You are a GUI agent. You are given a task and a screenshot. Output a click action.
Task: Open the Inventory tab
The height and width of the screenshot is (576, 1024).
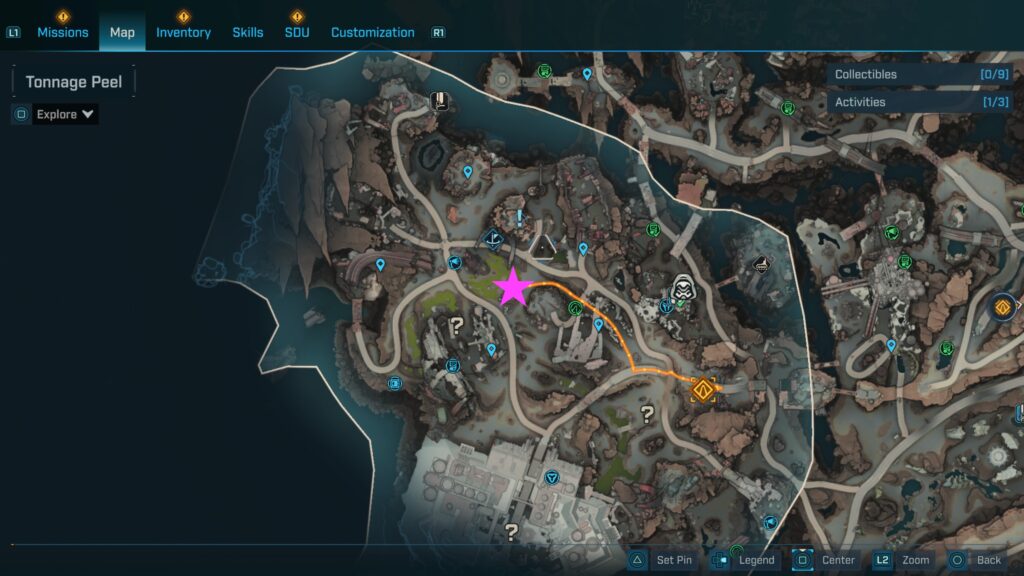coord(183,32)
